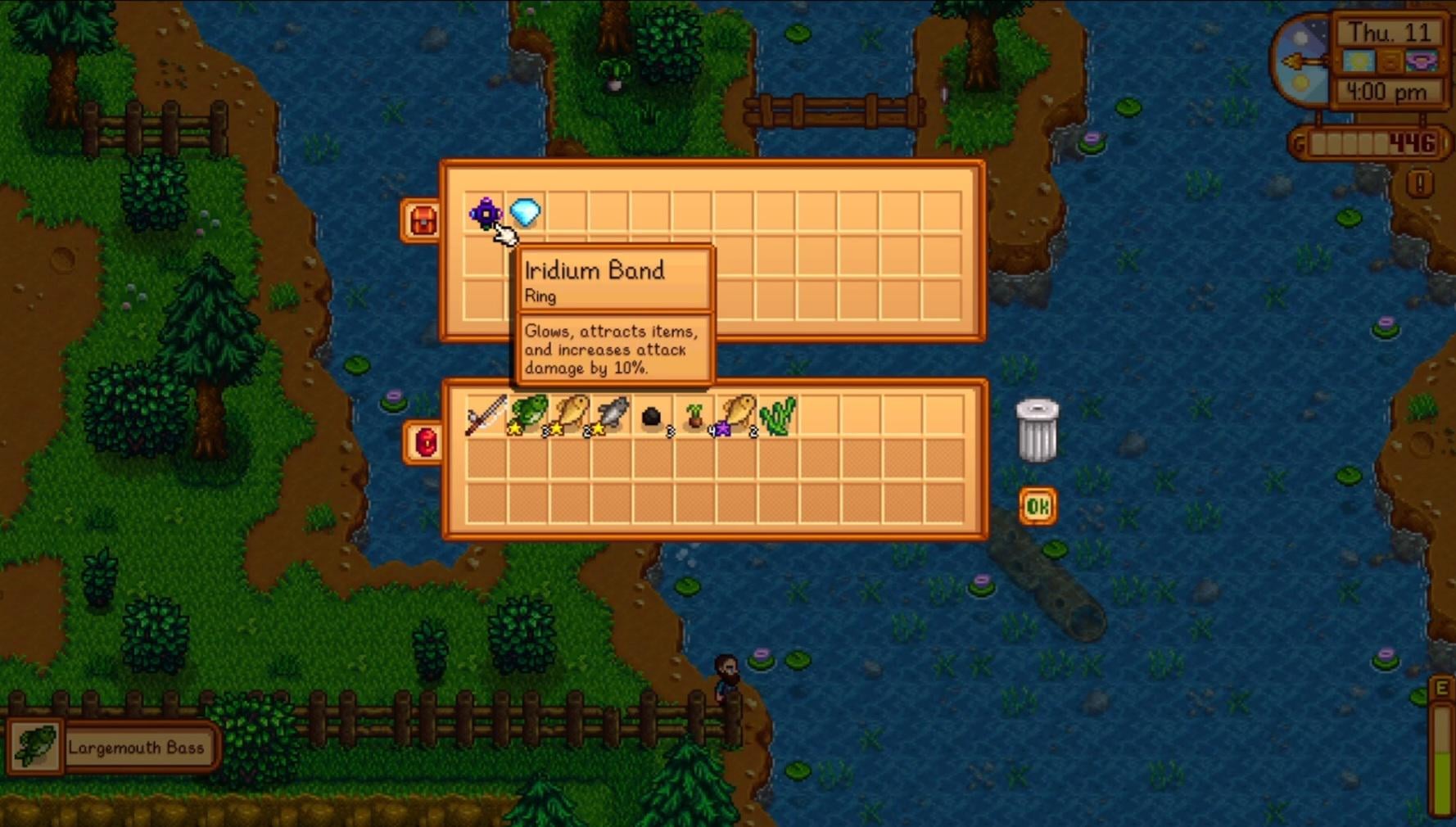Select the purple-star yellow fish stack
Screen dimensions: 1456x827
[x=736, y=415]
